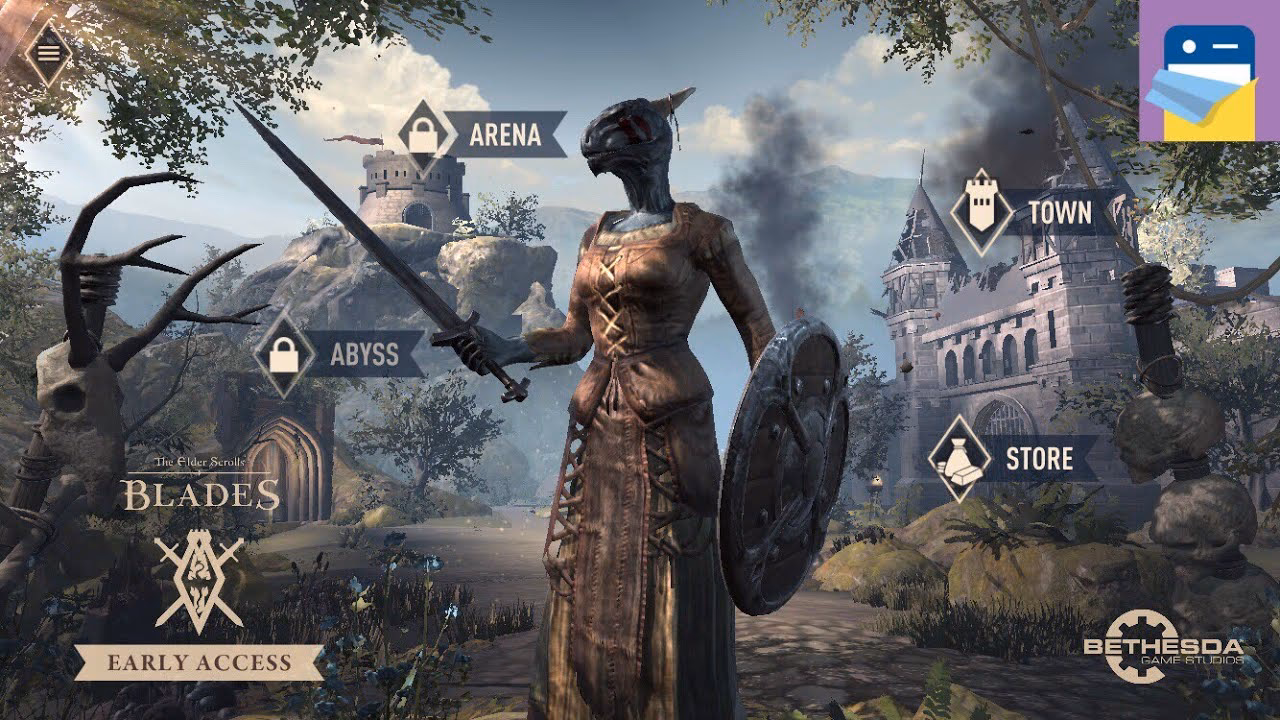Tap the Abyss label text
The height and width of the screenshot is (720, 1280).
pyautogui.click(x=365, y=352)
